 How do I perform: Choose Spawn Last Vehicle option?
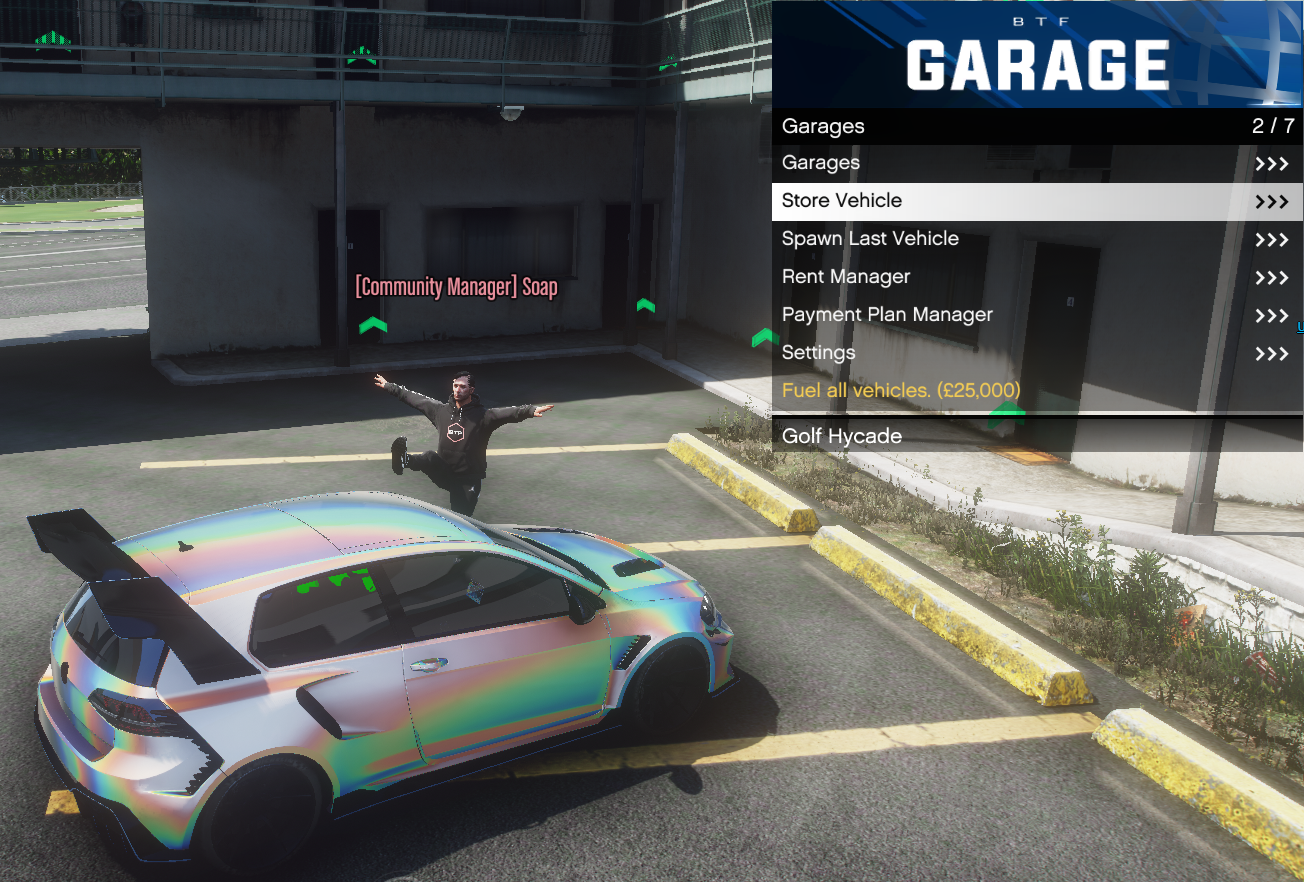[1035, 239]
